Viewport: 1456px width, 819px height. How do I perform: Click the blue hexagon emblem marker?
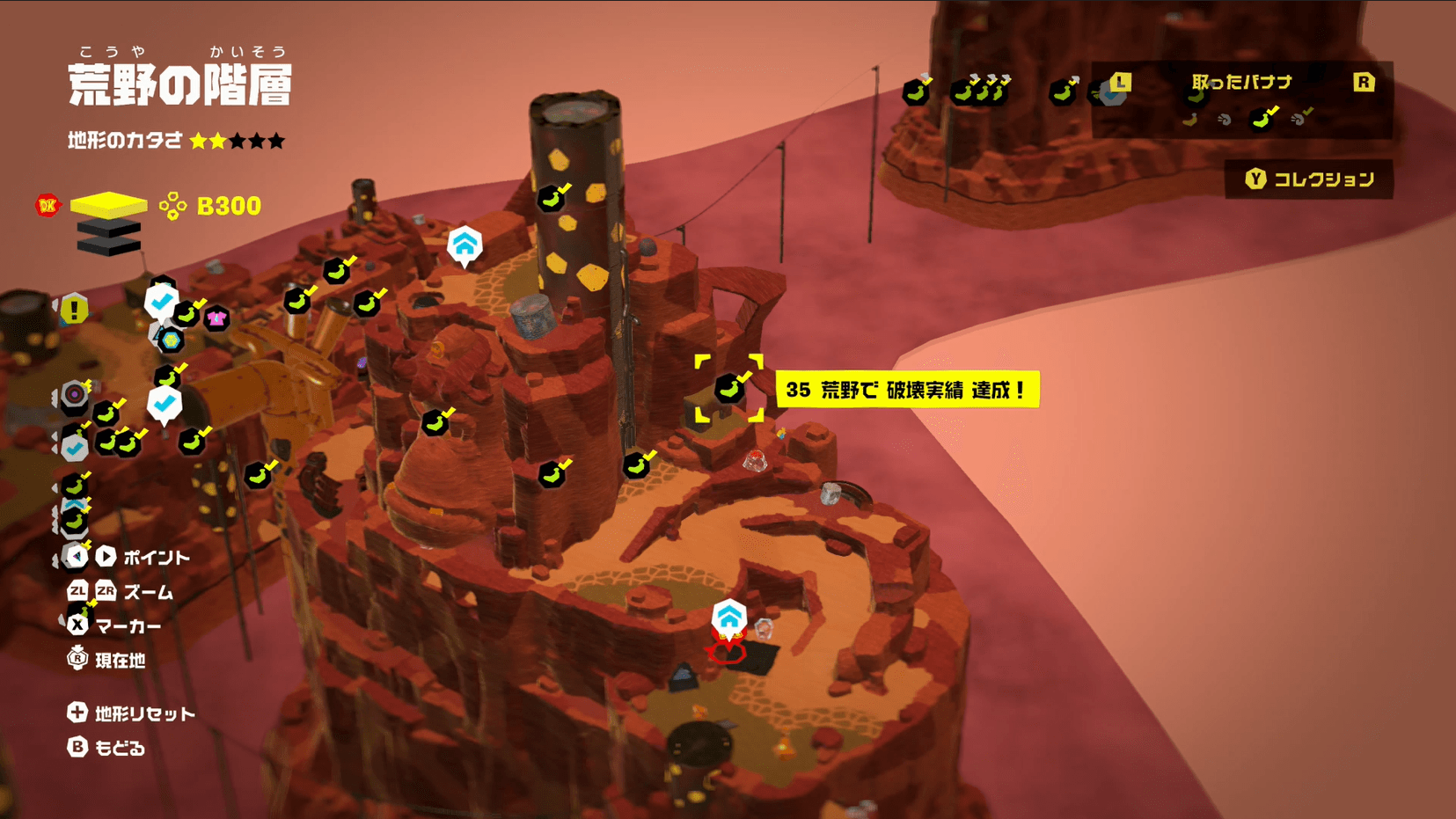point(171,340)
